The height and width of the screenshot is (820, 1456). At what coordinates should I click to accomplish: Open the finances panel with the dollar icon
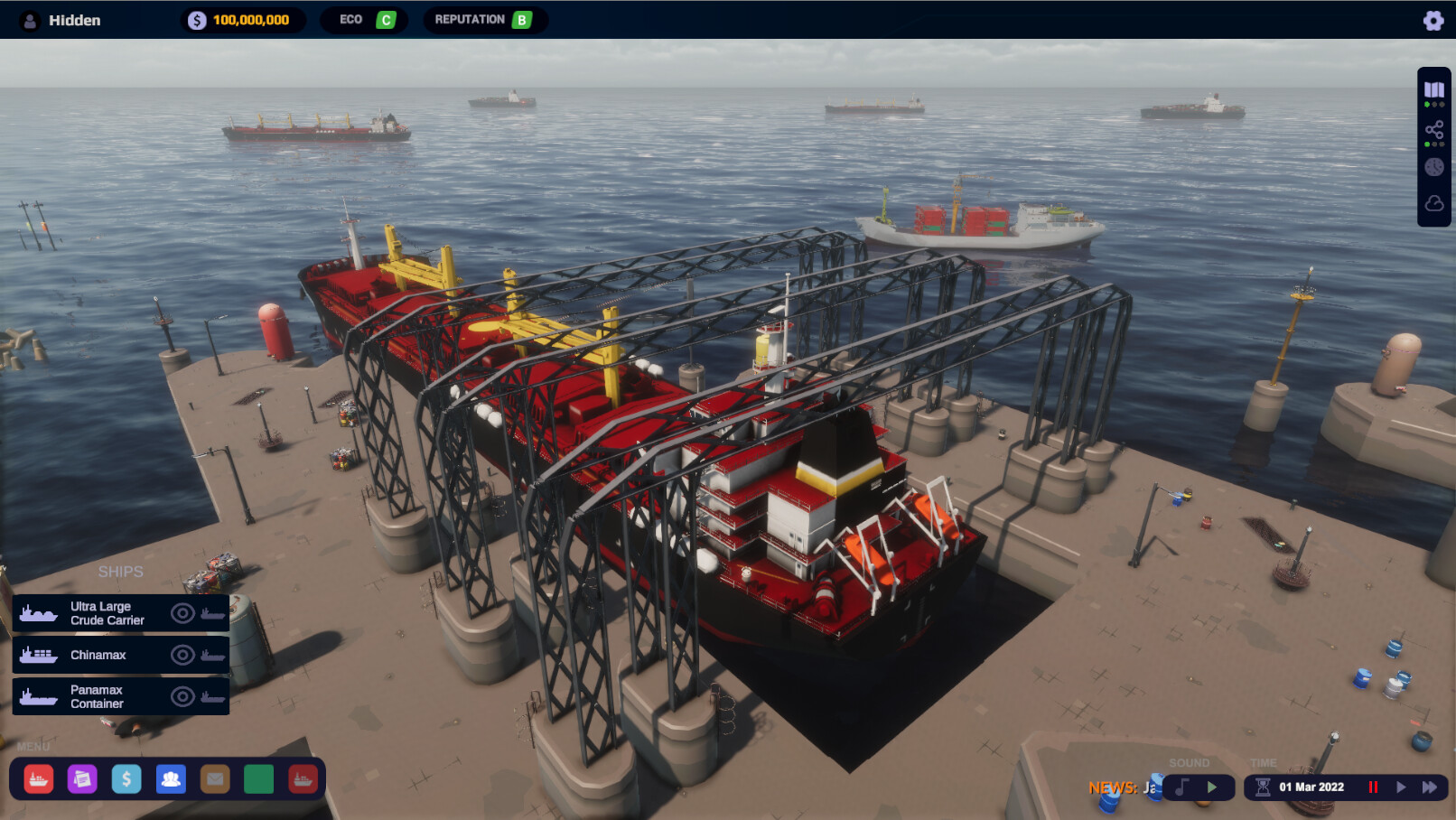[x=126, y=779]
